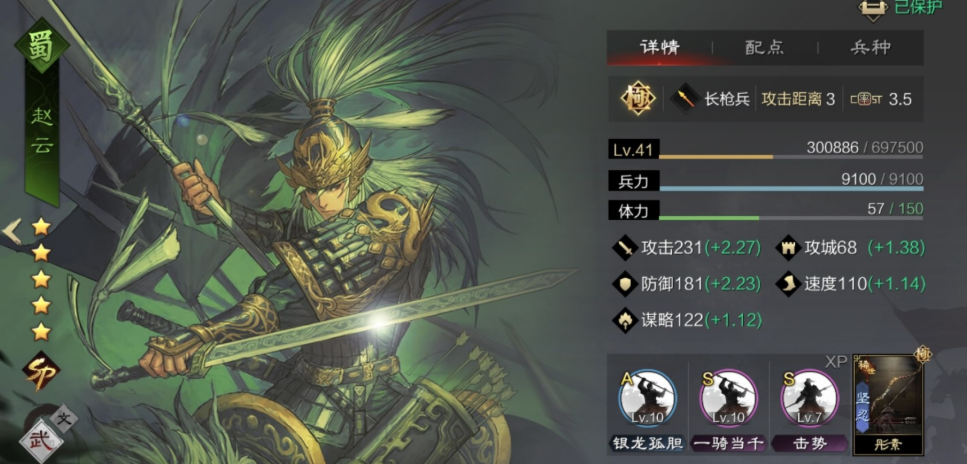The height and width of the screenshot is (464, 967).
Task: Open the 一骑当千 skill
Action: [728, 397]
